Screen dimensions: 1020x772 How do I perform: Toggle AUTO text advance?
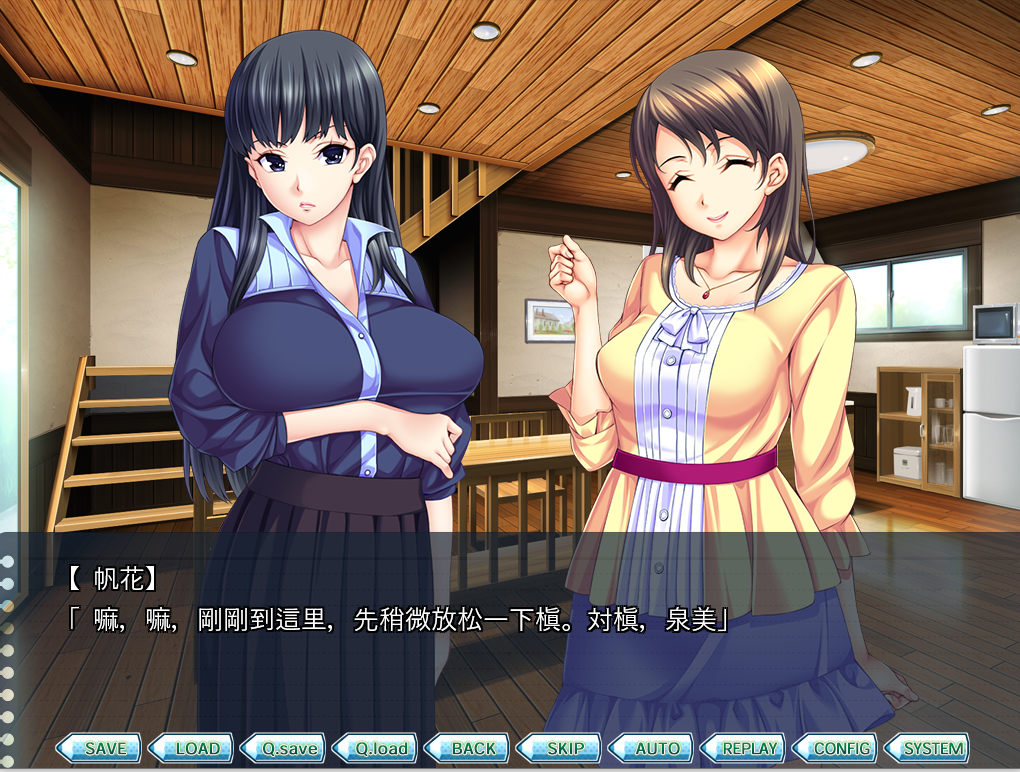[651, 748]
